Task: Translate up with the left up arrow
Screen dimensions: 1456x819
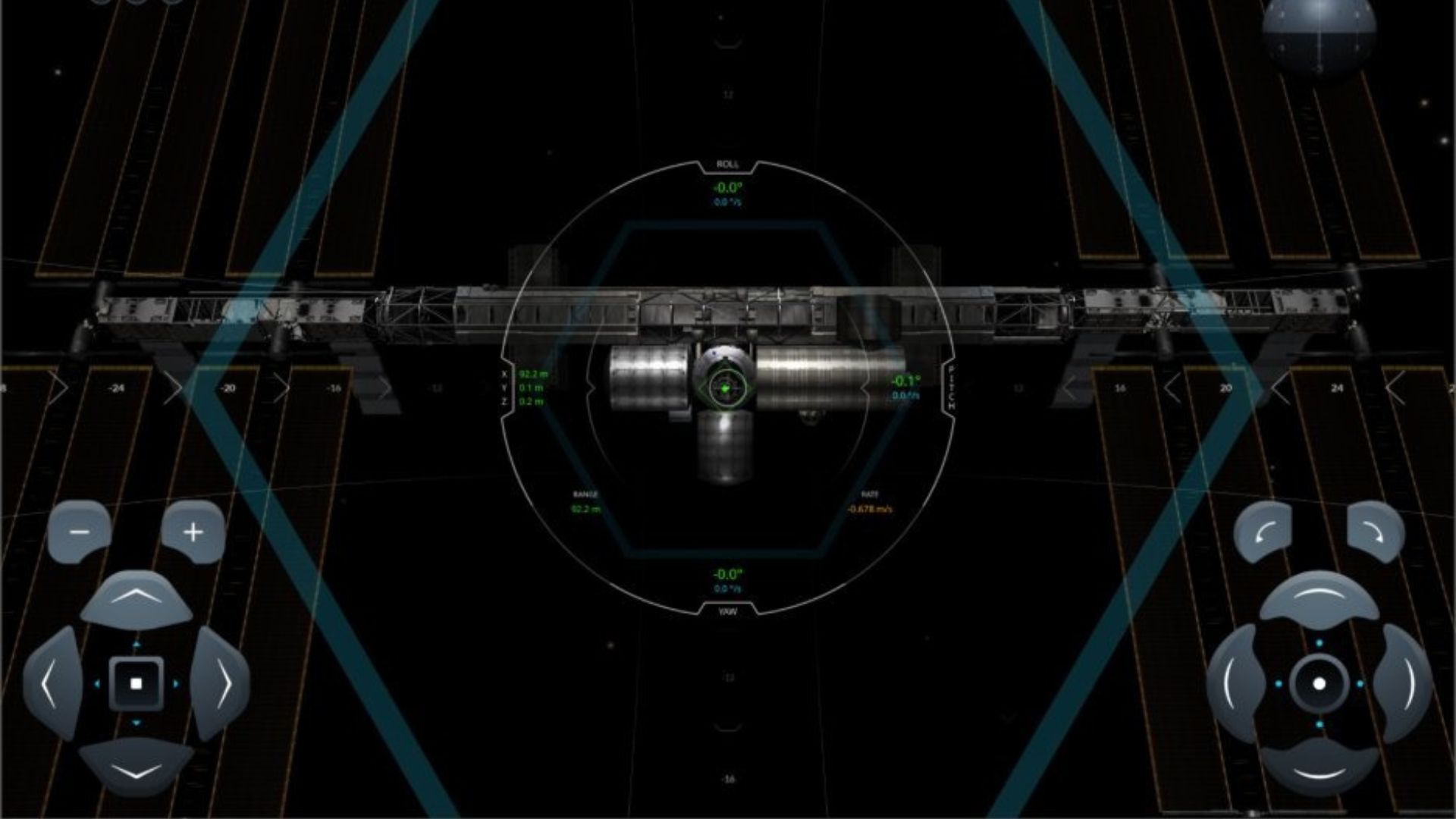Action: click(136, 599)
